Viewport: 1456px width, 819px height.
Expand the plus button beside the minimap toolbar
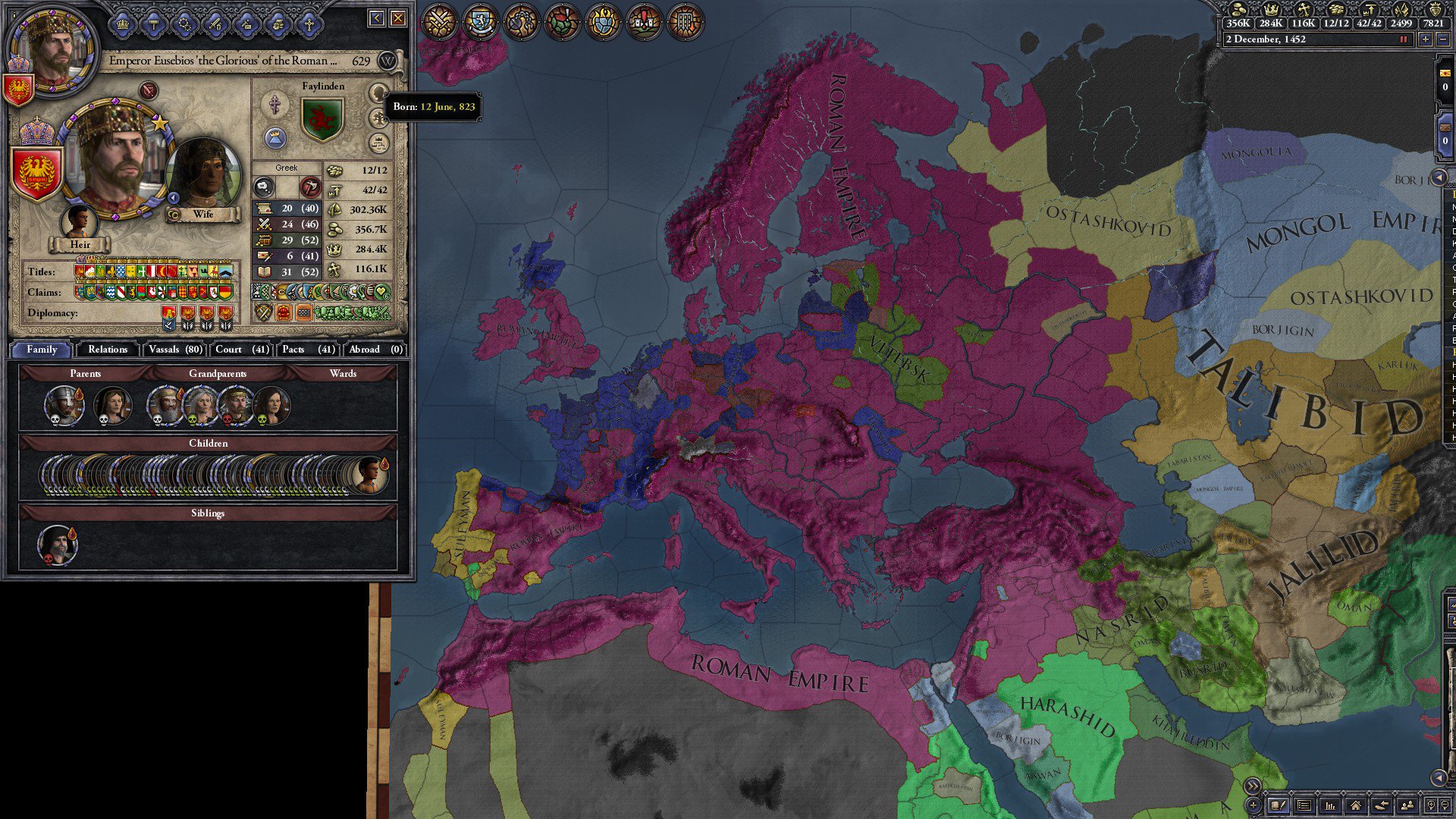pos(1253,806)
